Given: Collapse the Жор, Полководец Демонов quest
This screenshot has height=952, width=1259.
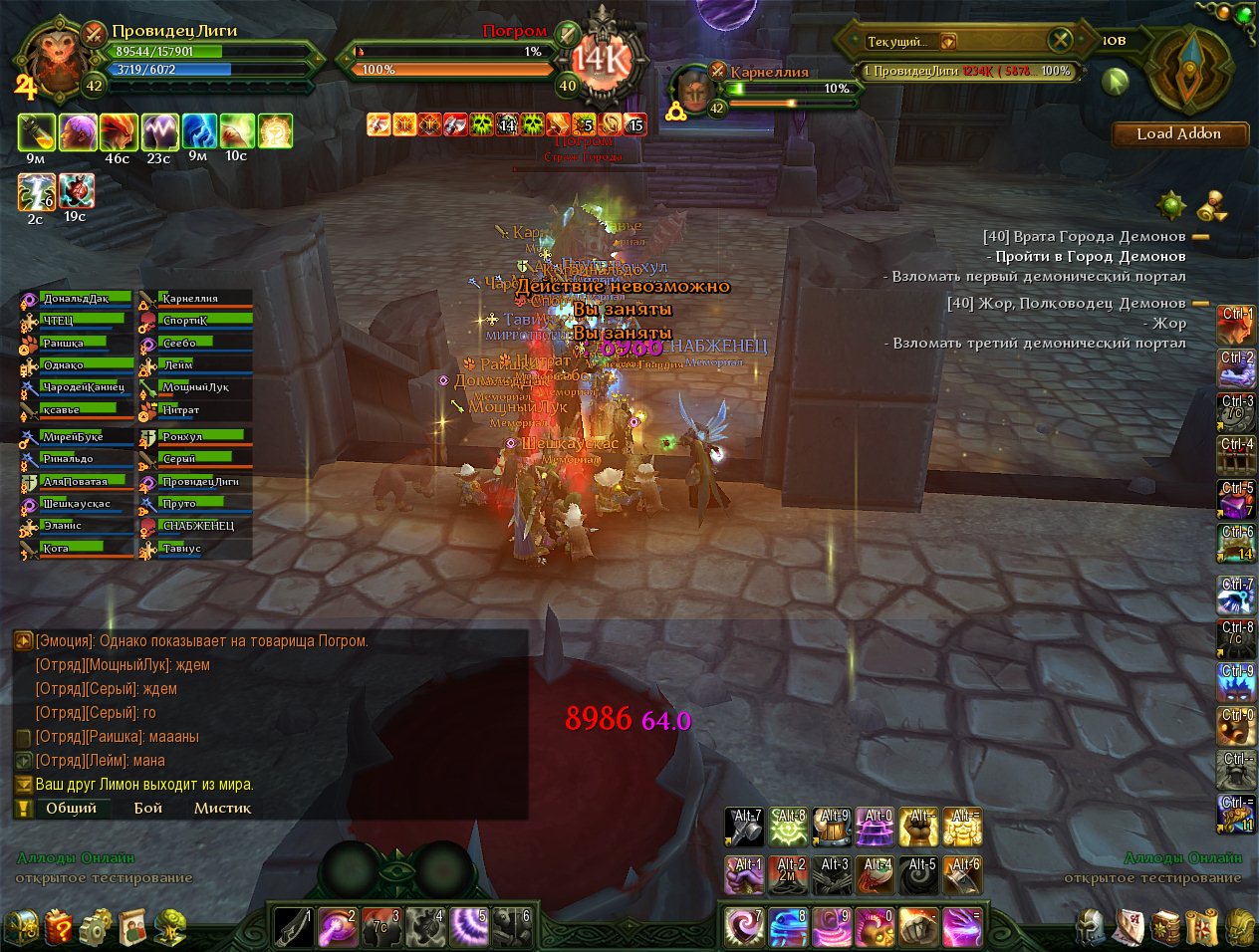Looking at the screenshot, I should click(x=1200, y=304).
